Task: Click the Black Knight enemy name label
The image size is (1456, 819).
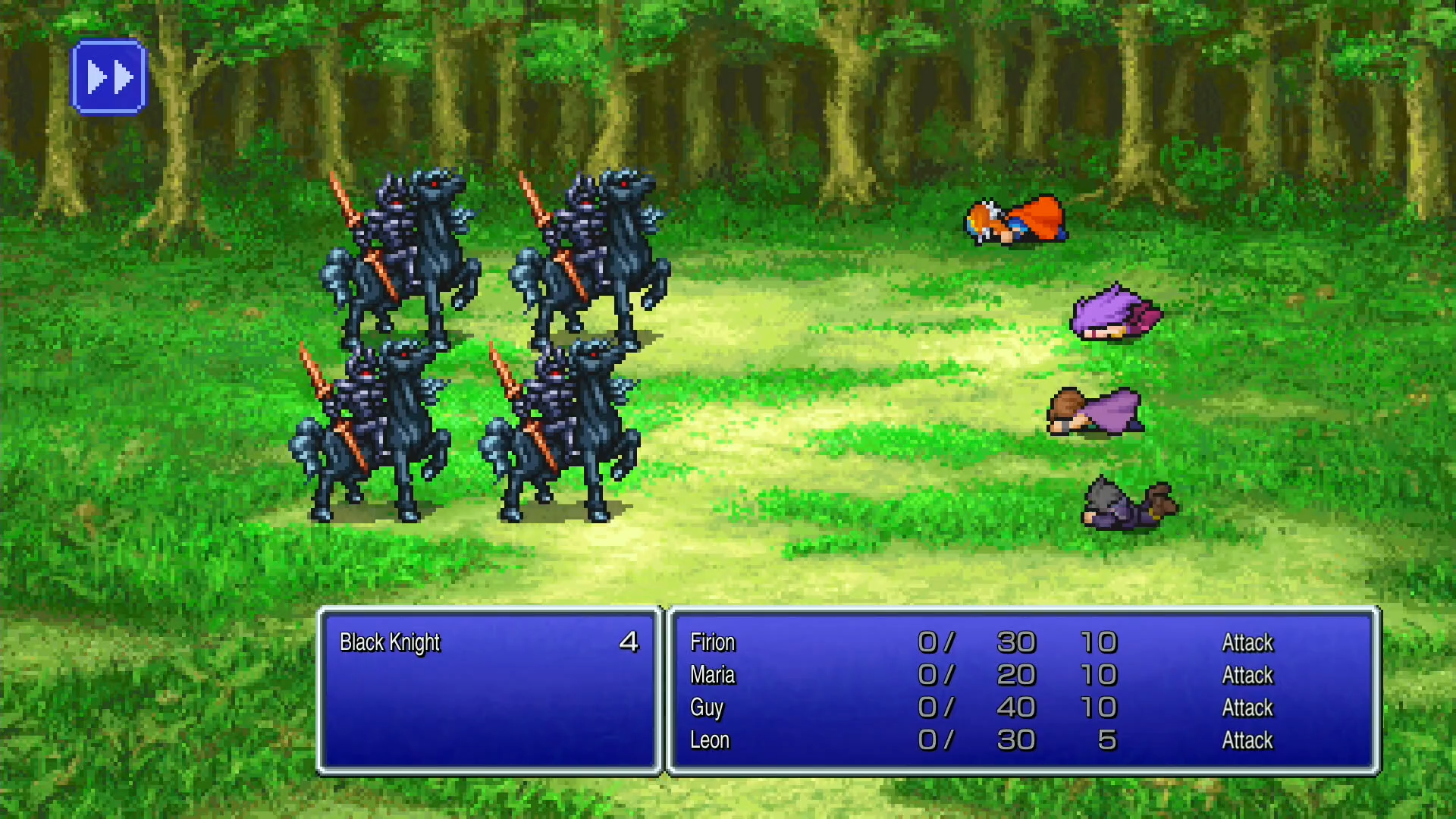Action: click(x=389, y=642)
